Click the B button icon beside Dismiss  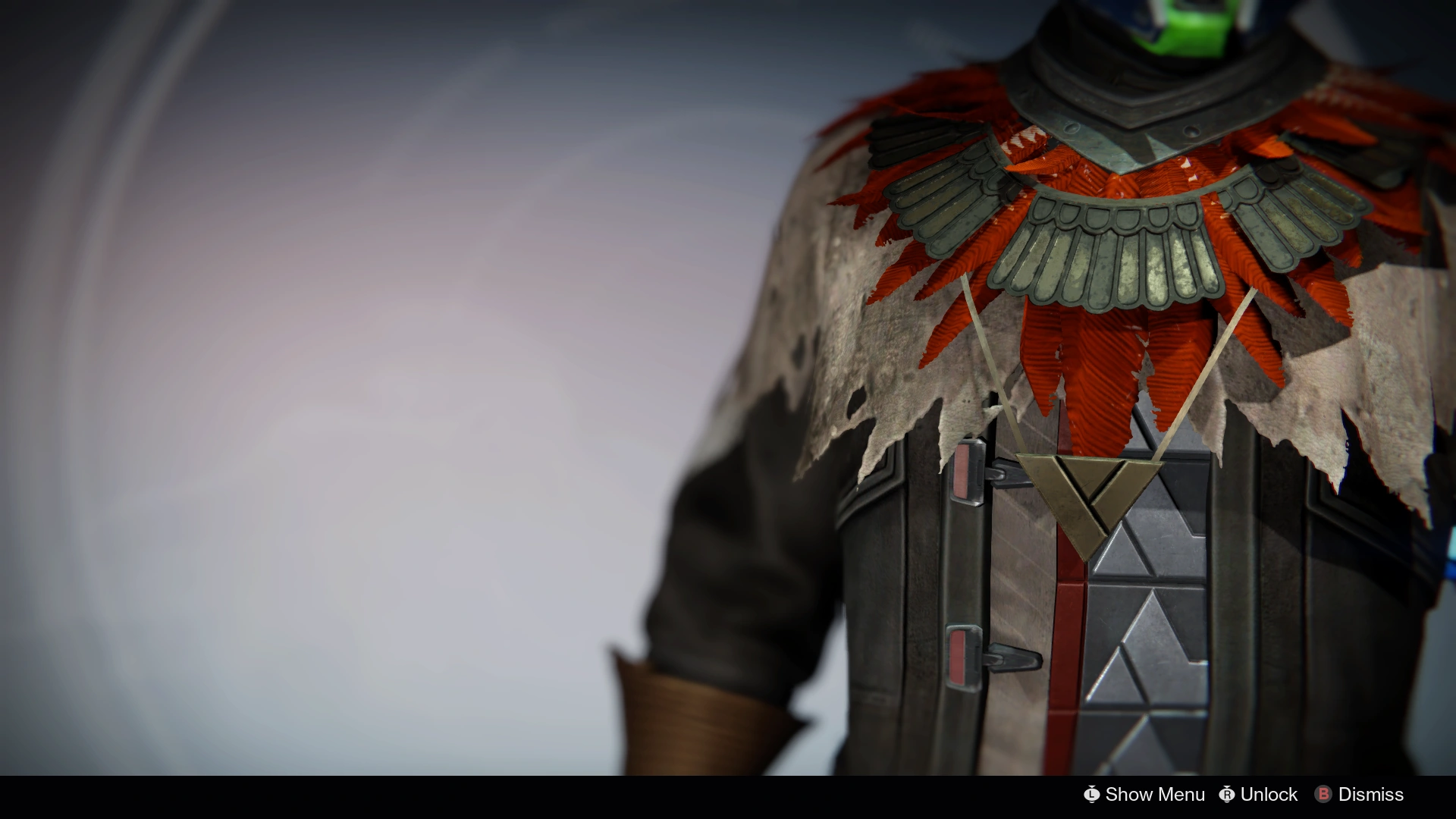coord(1323,795)
